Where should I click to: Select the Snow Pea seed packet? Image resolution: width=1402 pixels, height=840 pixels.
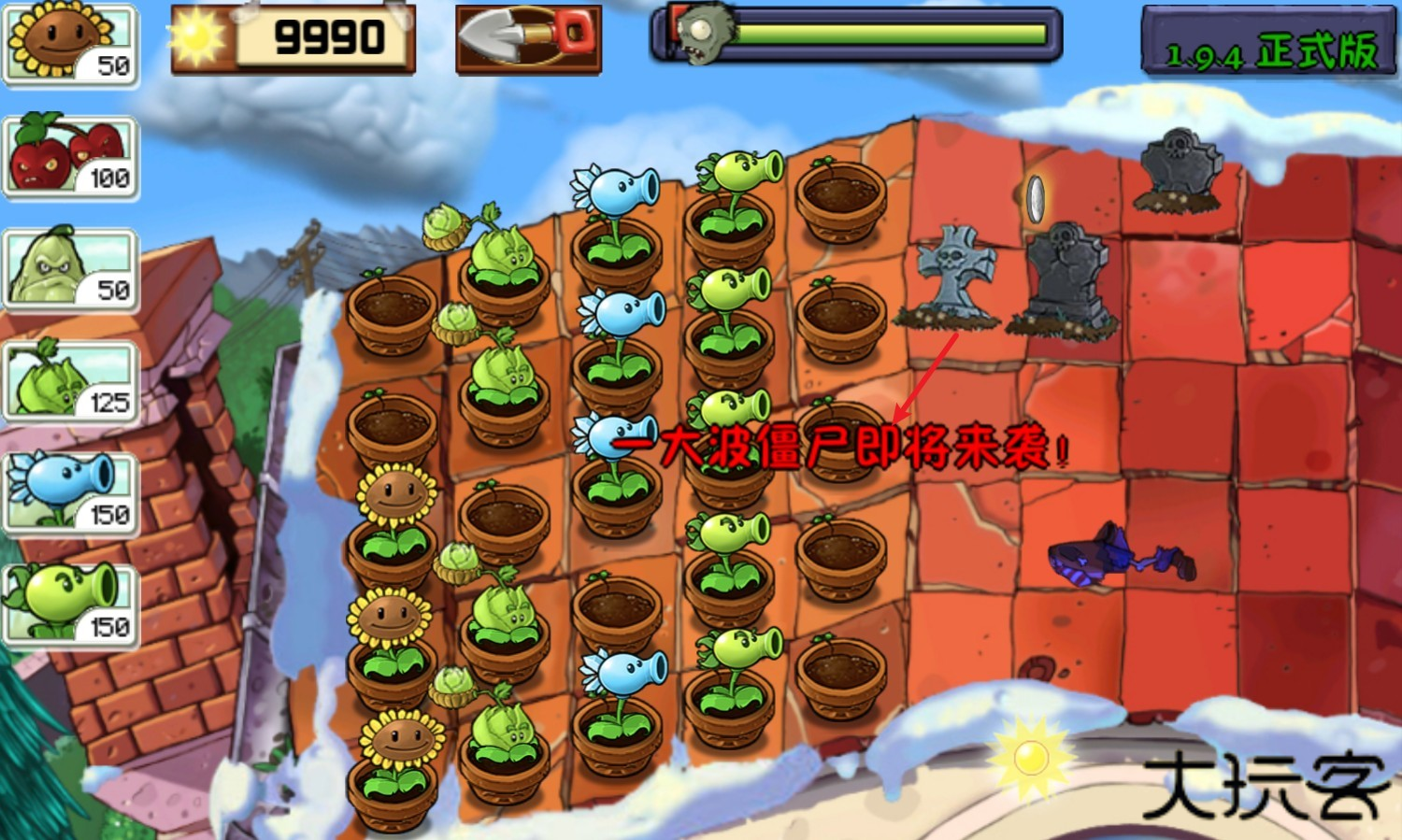click(x=70, y=486)
